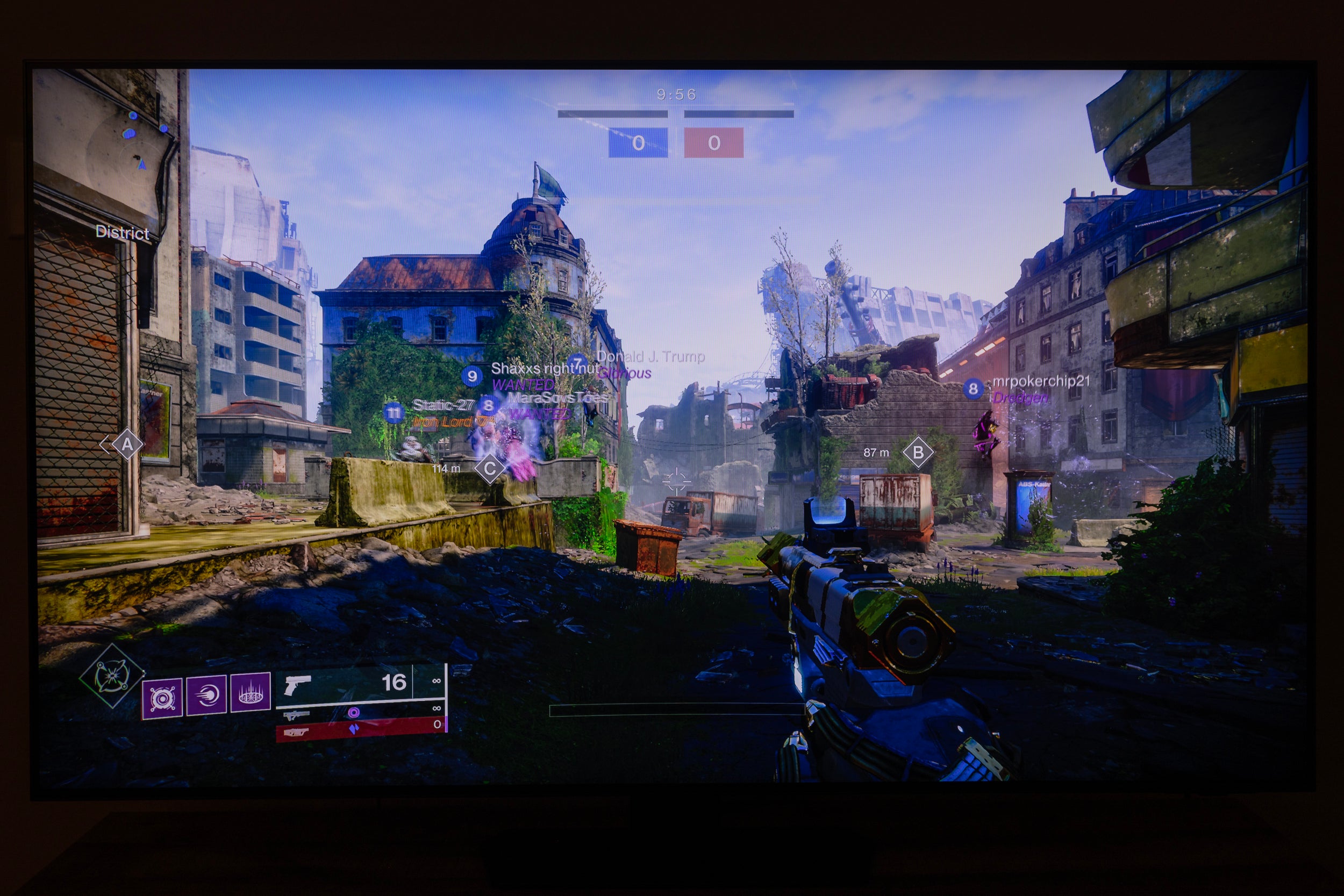
Task: Switch to the energy weapon slot
Action: pos(360,712)
